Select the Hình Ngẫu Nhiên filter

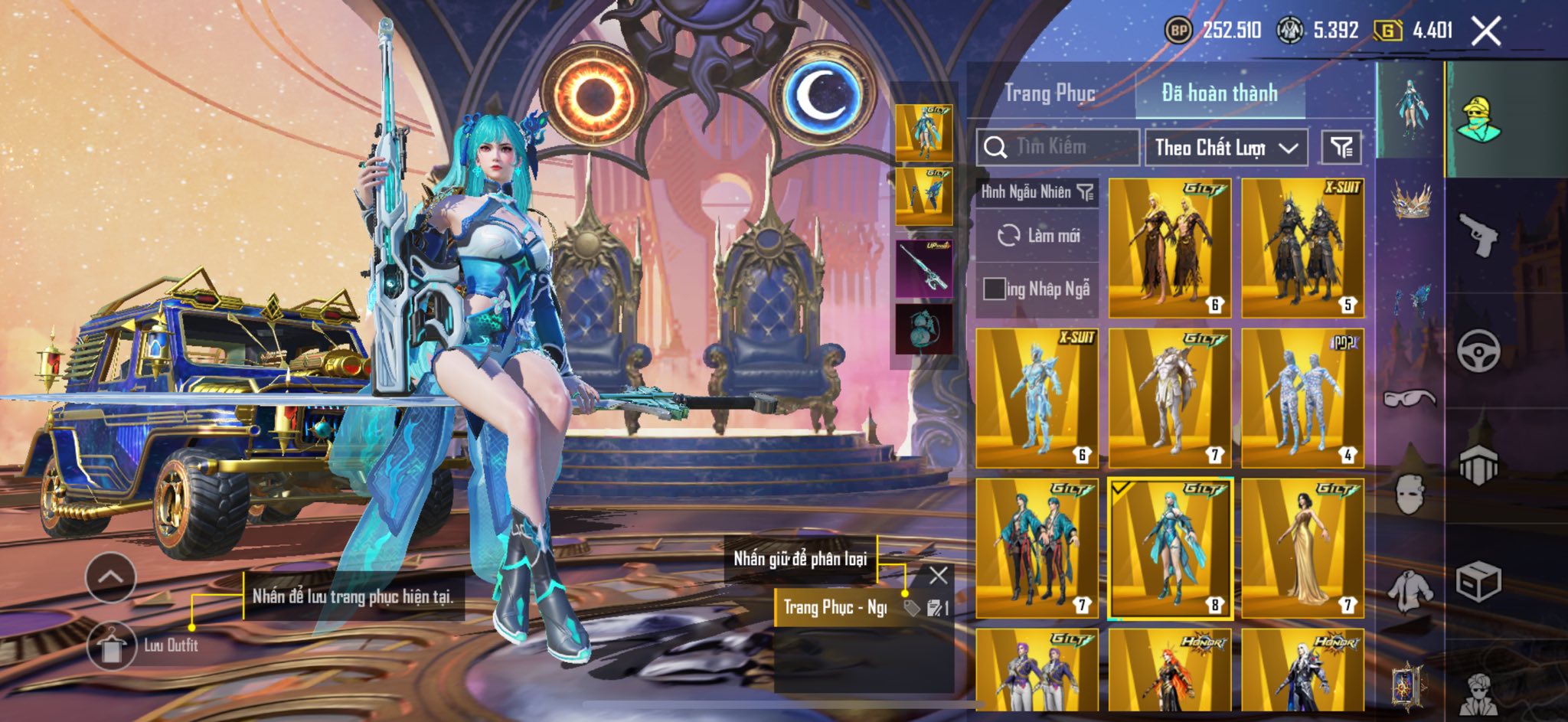pos(1037,192)
